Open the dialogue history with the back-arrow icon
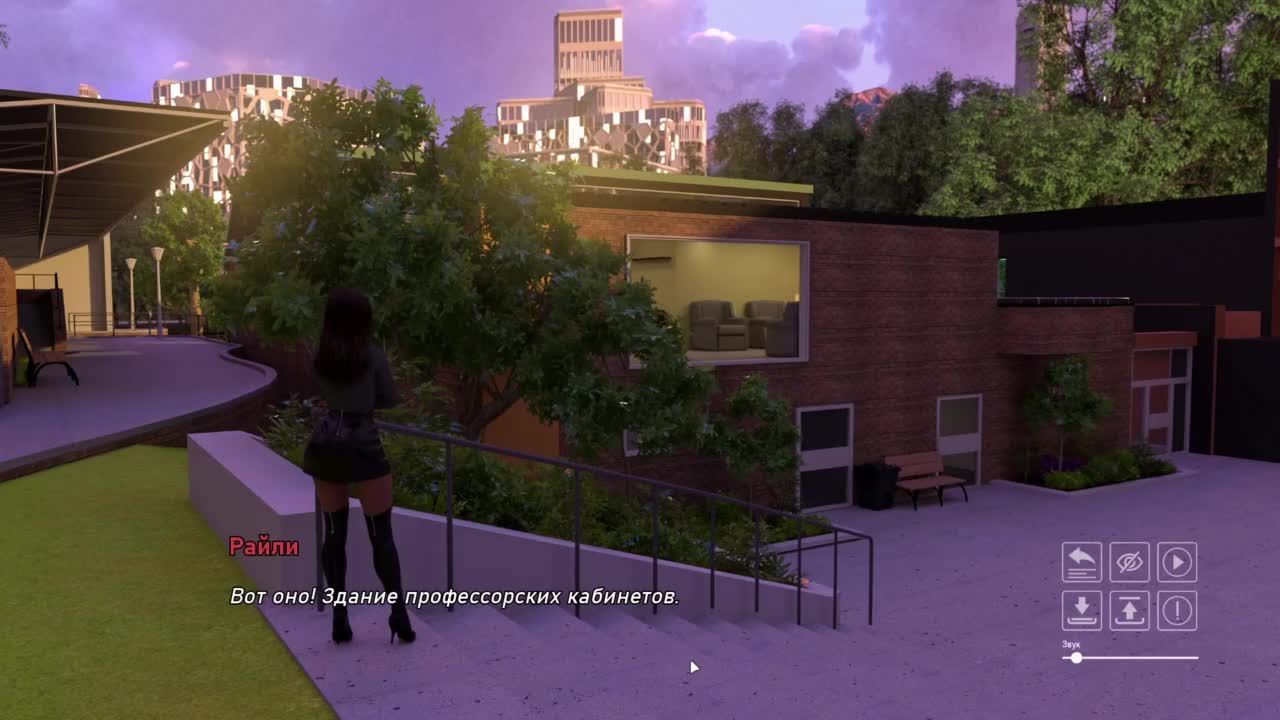The image size is (1280, 720). click(x=1082, y=562)
